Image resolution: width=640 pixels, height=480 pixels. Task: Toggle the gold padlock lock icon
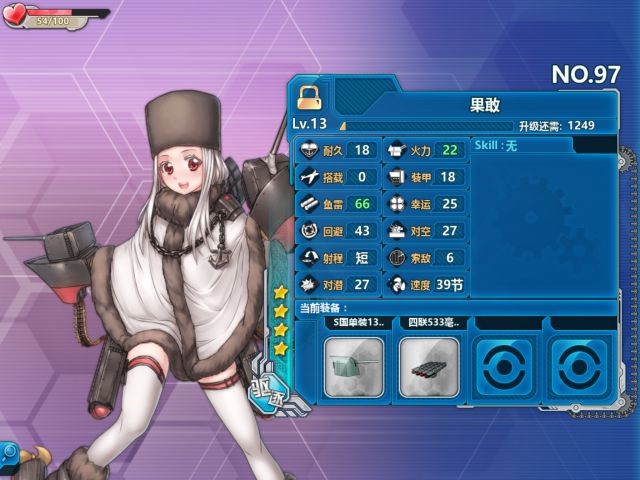tap(308, 97)
